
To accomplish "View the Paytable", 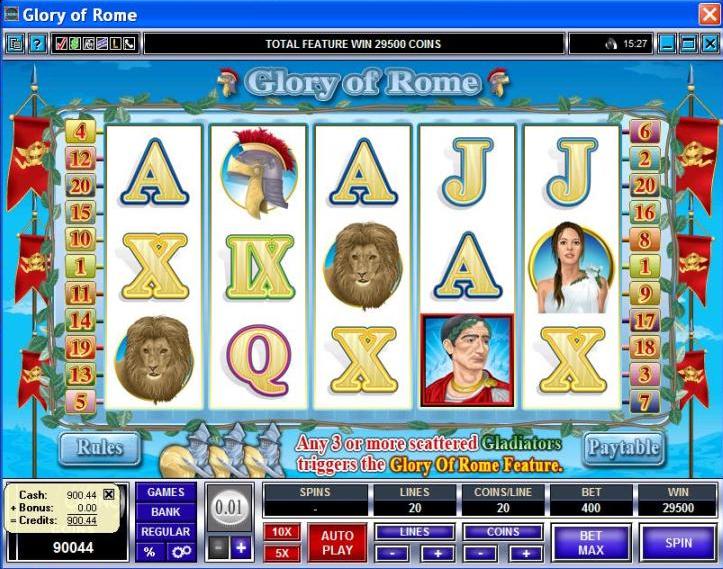I will click(x=622, y=447).
